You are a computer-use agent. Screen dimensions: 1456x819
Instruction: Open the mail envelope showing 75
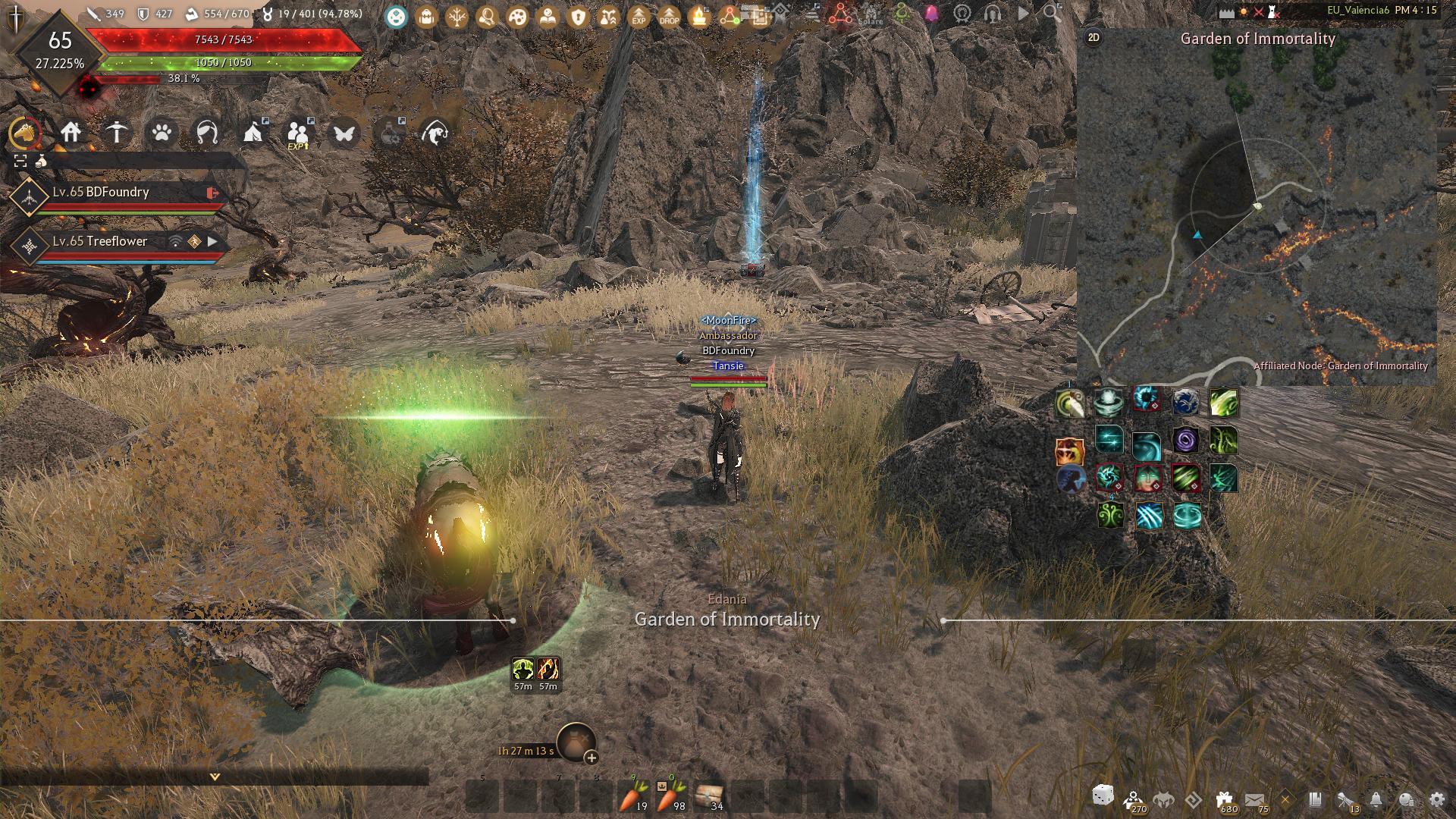(x=1254, y=799)
